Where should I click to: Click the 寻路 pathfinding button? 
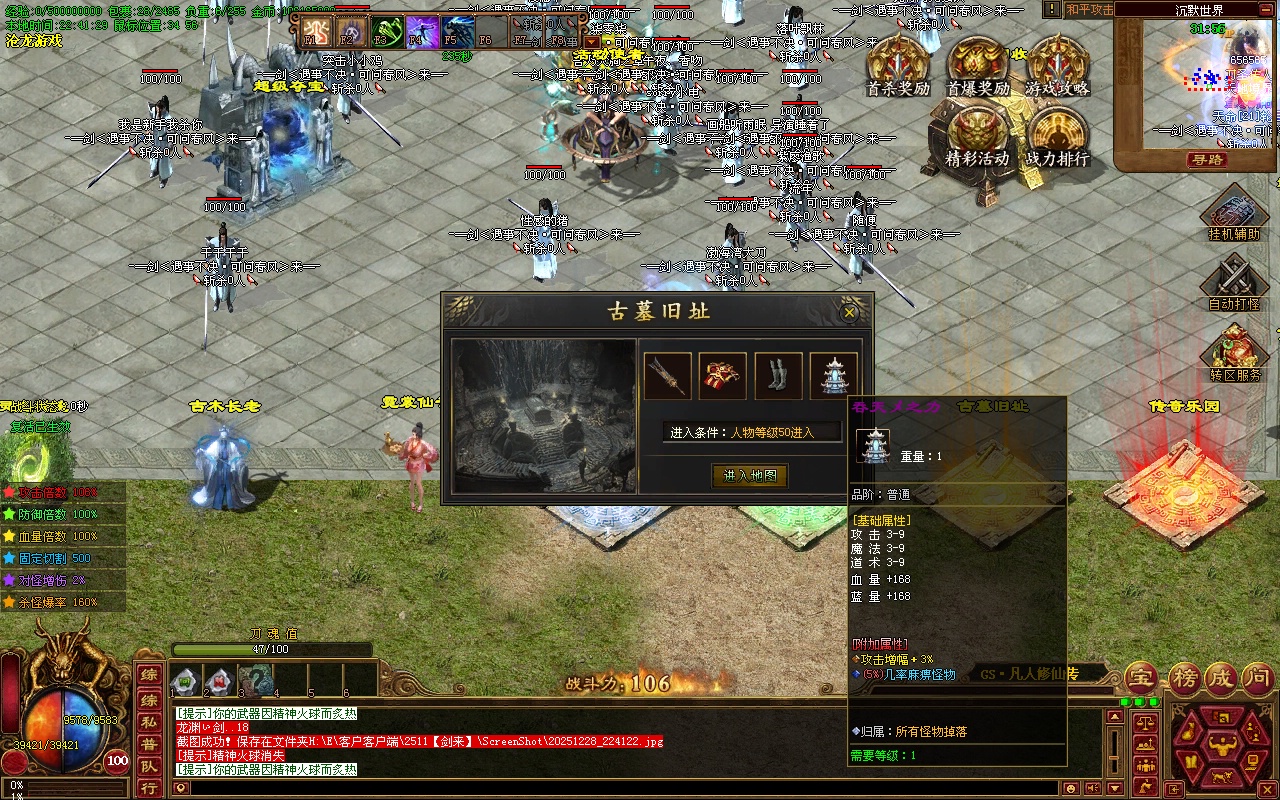coord(1207,160)
